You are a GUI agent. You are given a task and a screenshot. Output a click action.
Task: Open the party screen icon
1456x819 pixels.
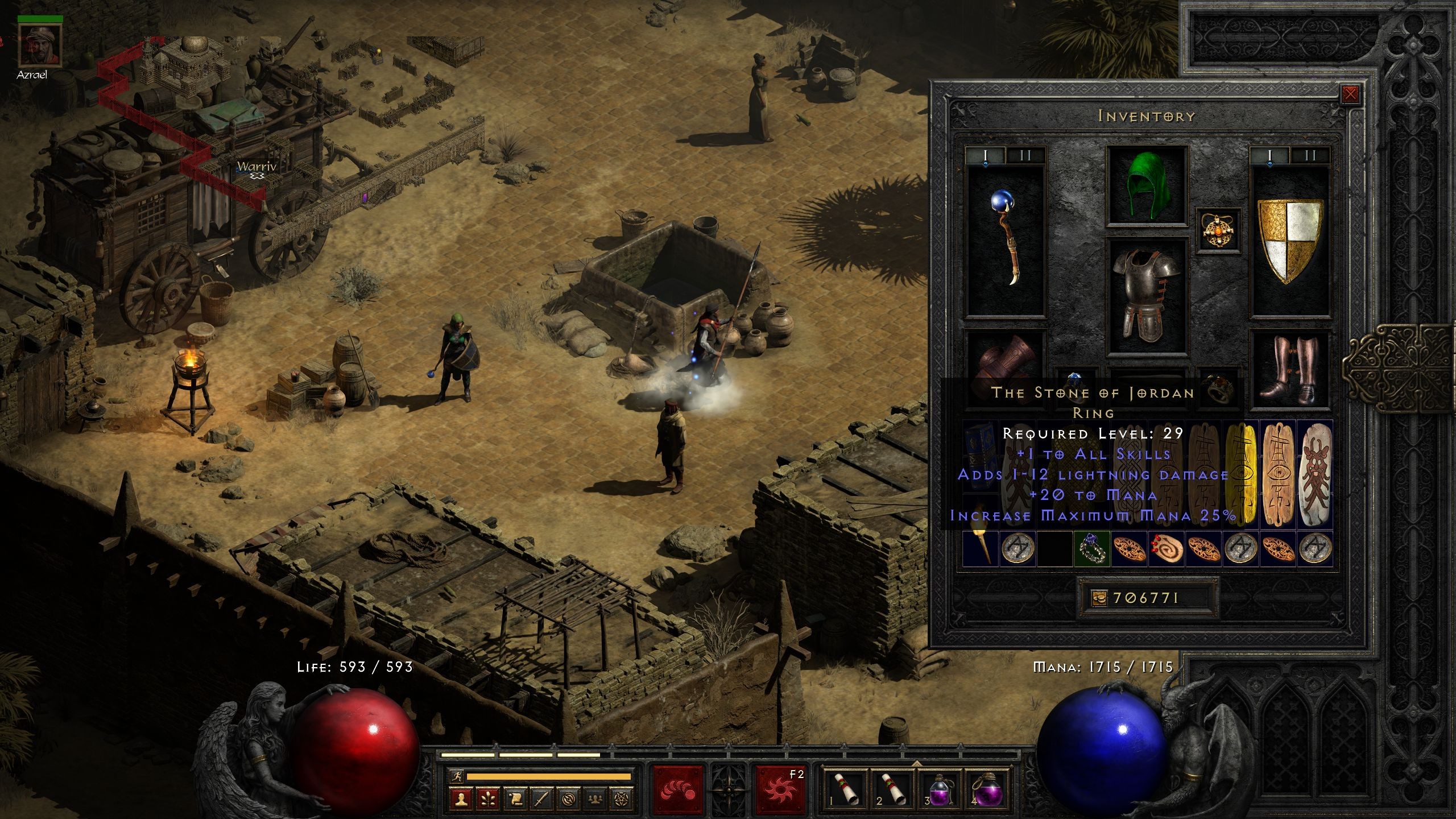coord(596,801)
